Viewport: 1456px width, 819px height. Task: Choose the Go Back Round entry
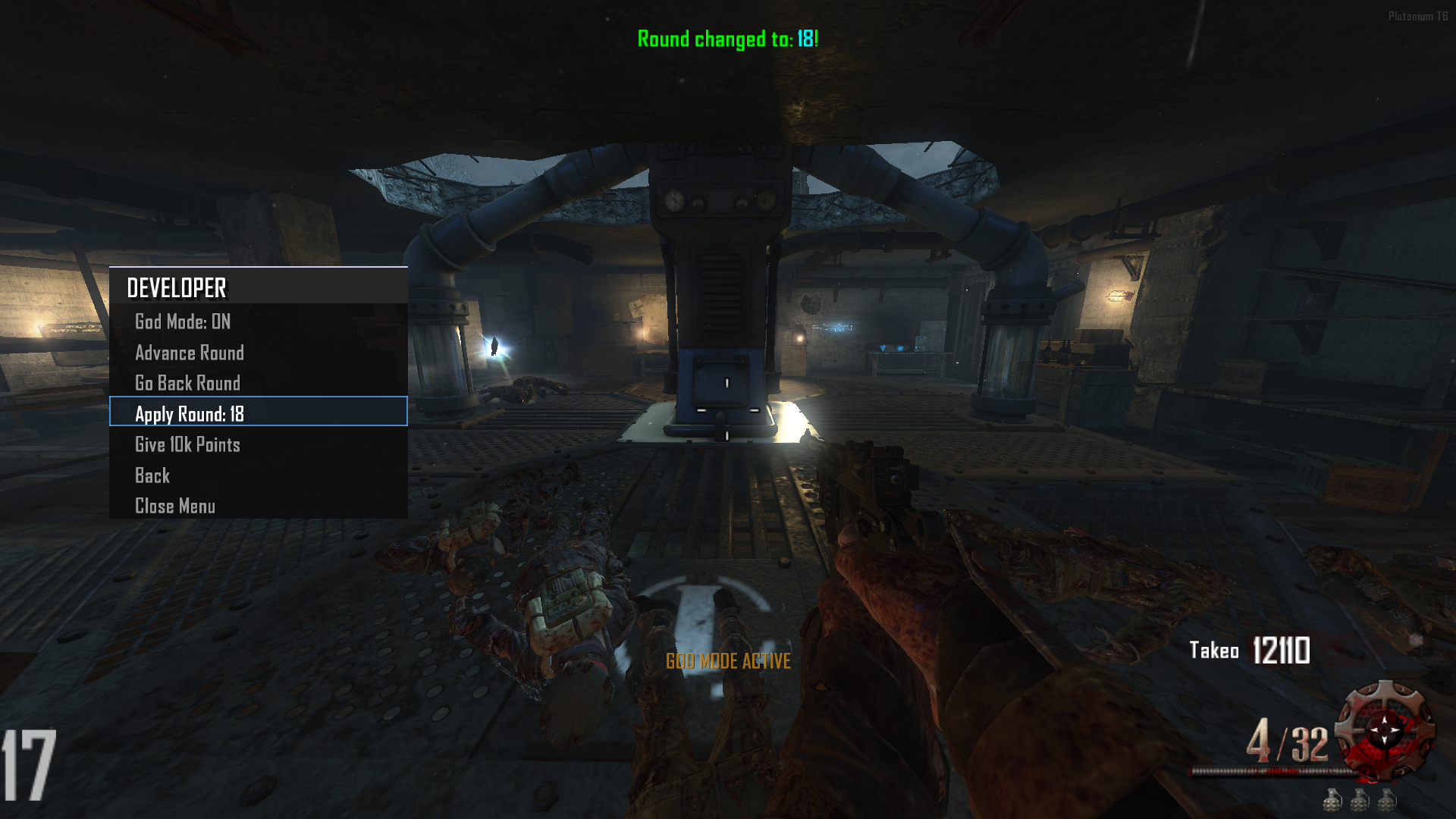[x=187, y=383]
